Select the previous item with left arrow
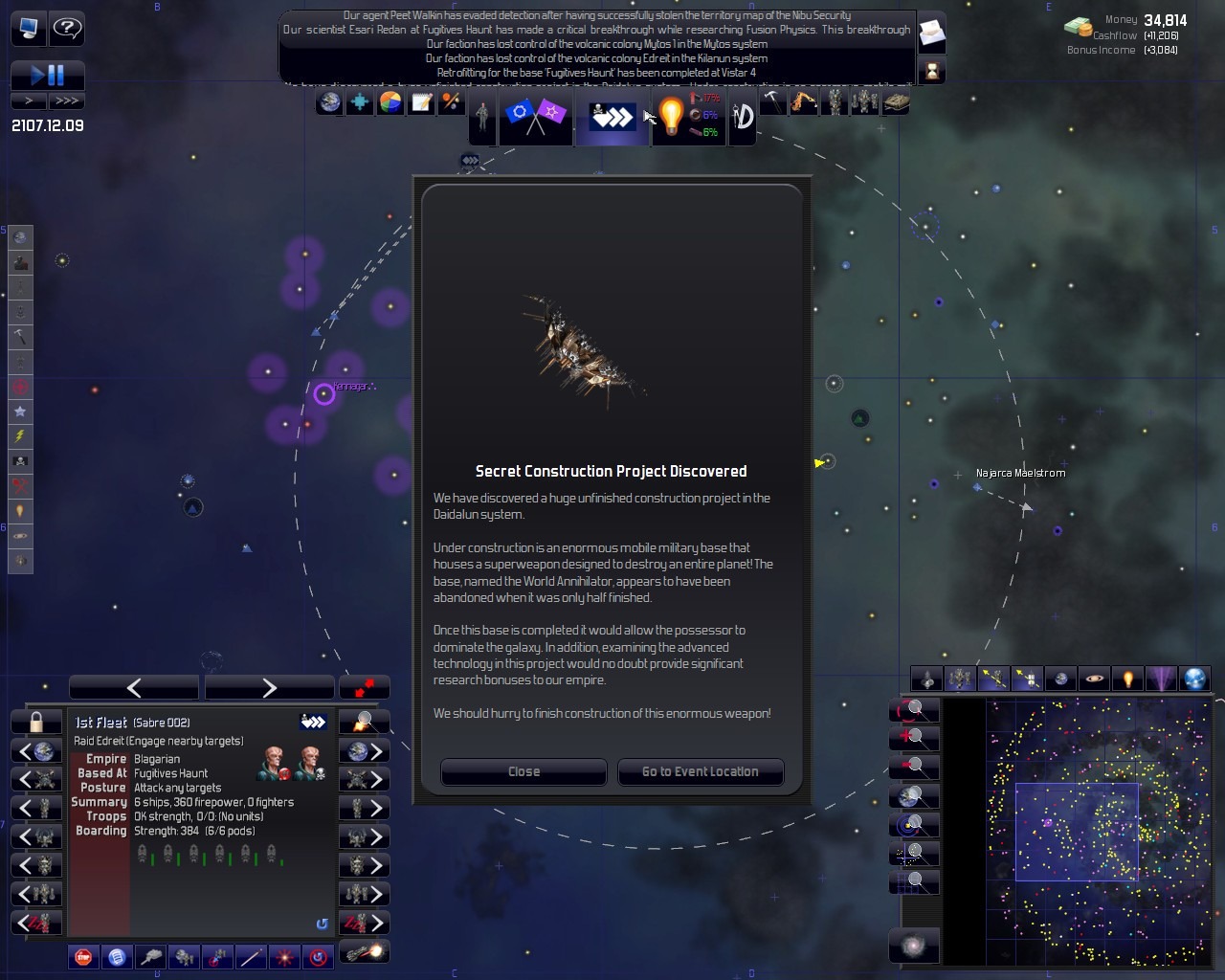The width and height of the screenshot is (1225, 980). (x=134, y=687)
